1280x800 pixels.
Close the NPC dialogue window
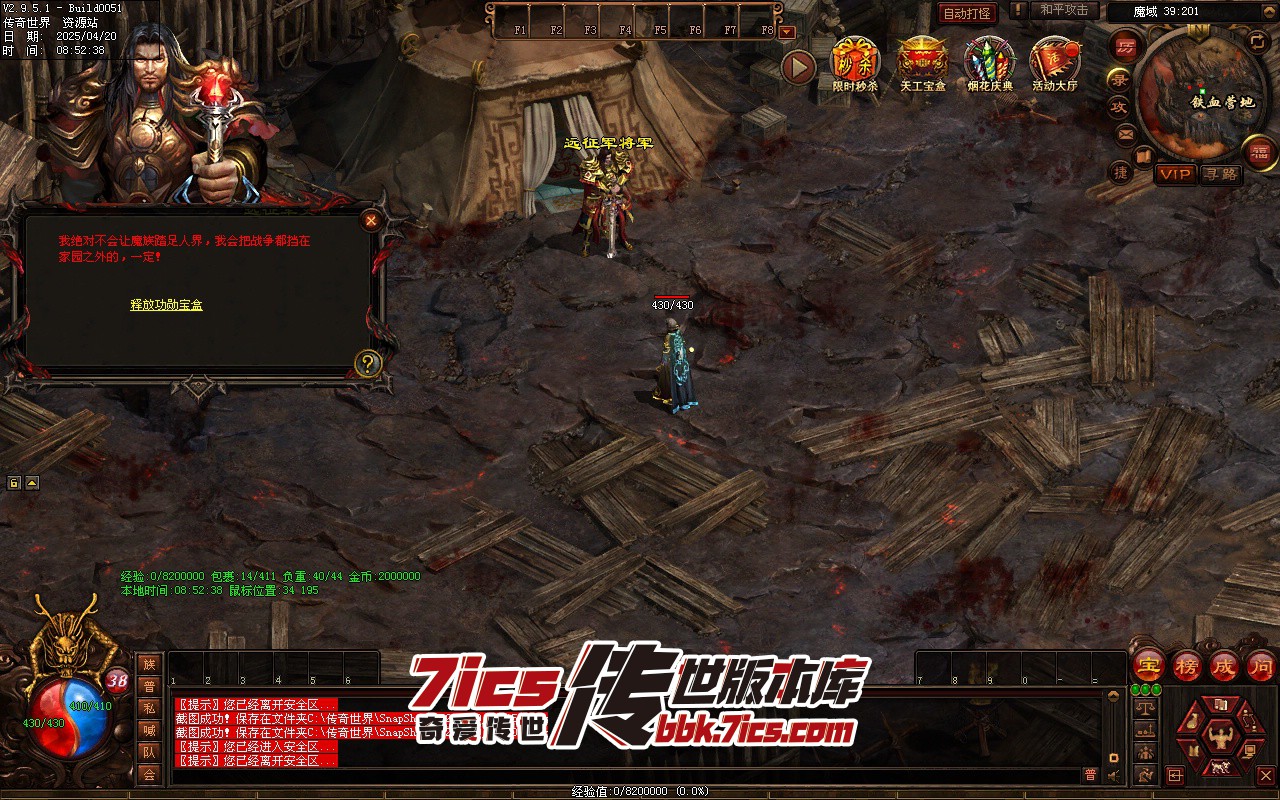[x=371, y=220]
